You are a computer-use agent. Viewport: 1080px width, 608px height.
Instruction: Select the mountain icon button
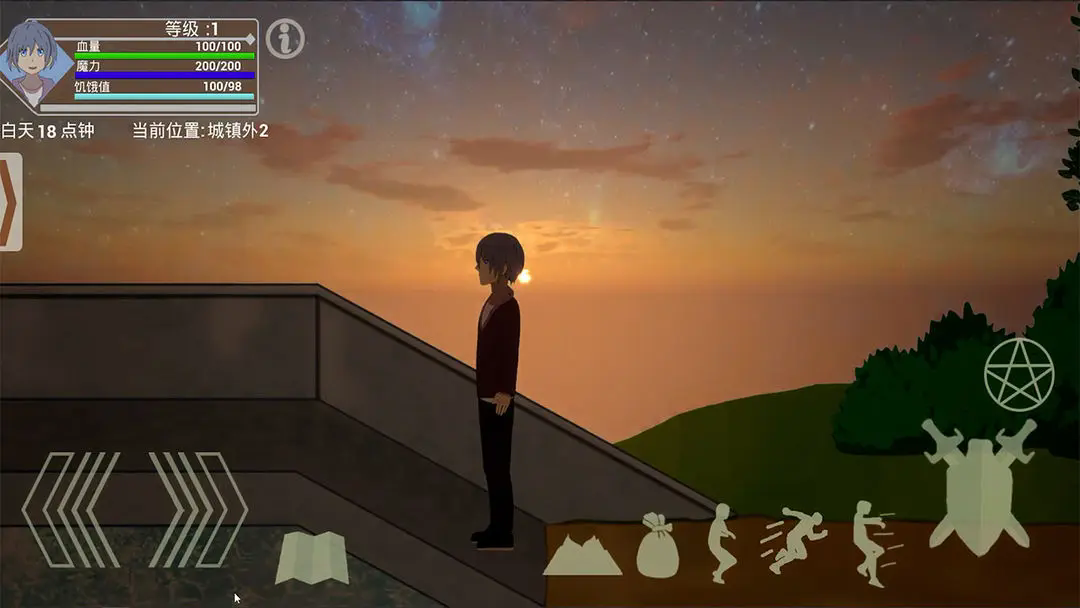click(582, 555)
